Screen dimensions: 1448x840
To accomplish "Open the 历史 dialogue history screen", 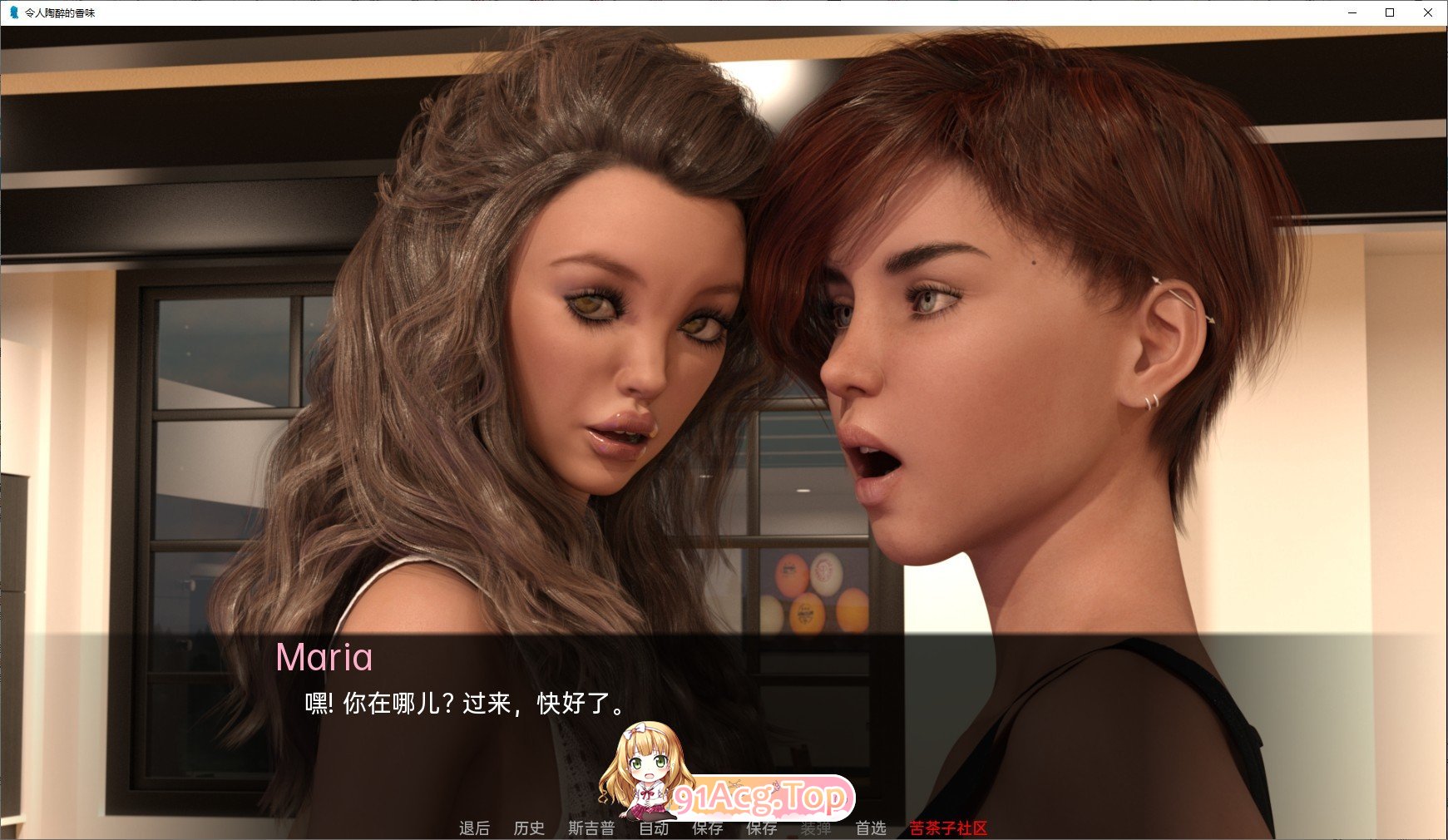I will click(530, 828).
